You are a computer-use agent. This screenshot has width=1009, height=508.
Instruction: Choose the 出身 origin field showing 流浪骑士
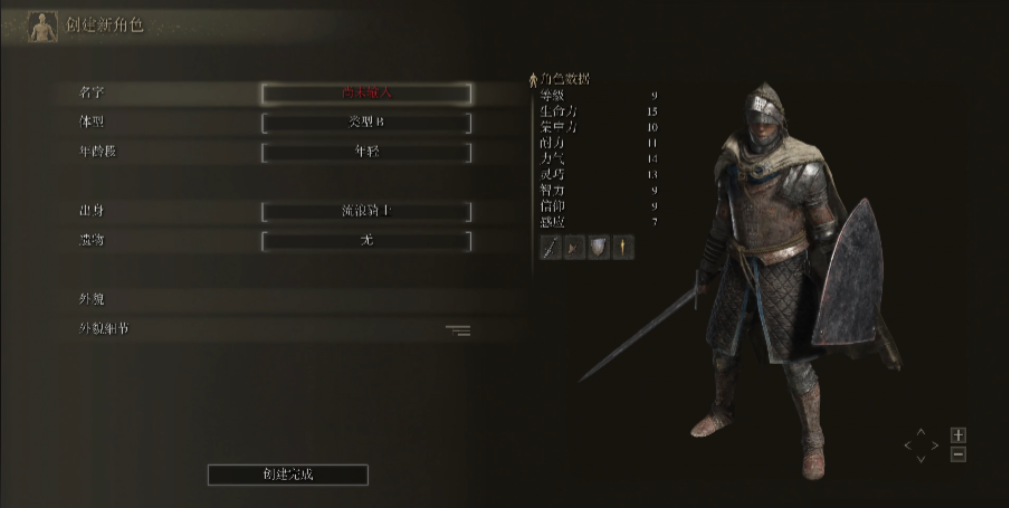(366, 211)
